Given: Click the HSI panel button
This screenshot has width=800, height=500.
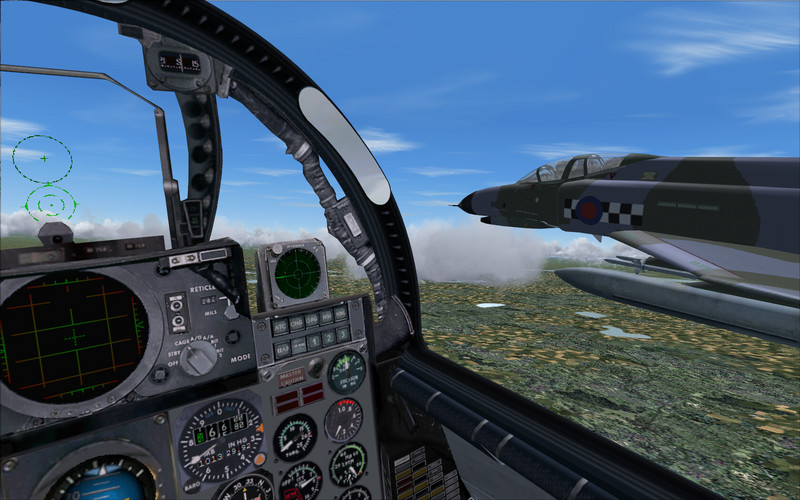Looking at the screenshot, I should 326,316.
